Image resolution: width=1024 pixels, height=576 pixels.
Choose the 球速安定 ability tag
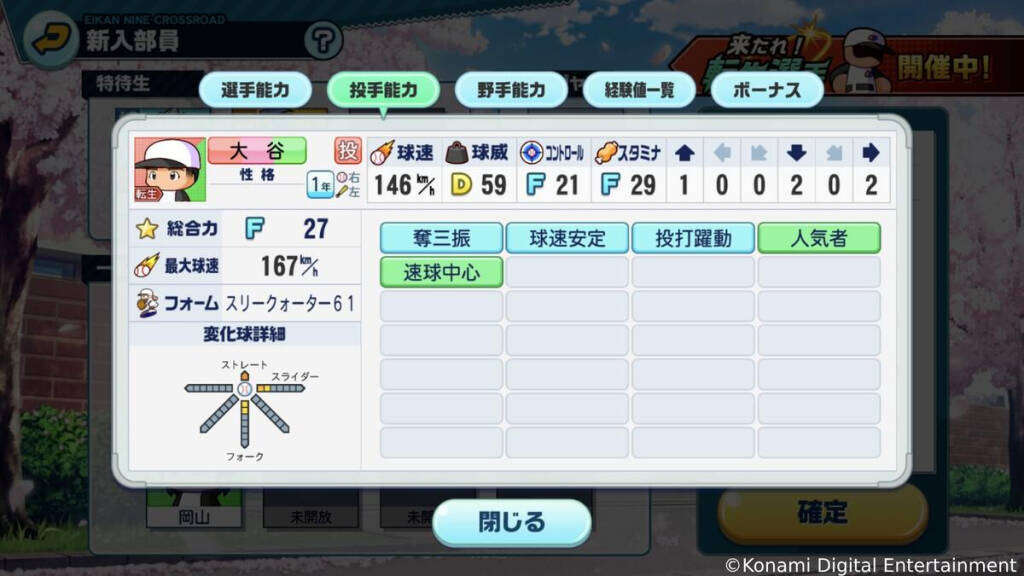[567, 238]
